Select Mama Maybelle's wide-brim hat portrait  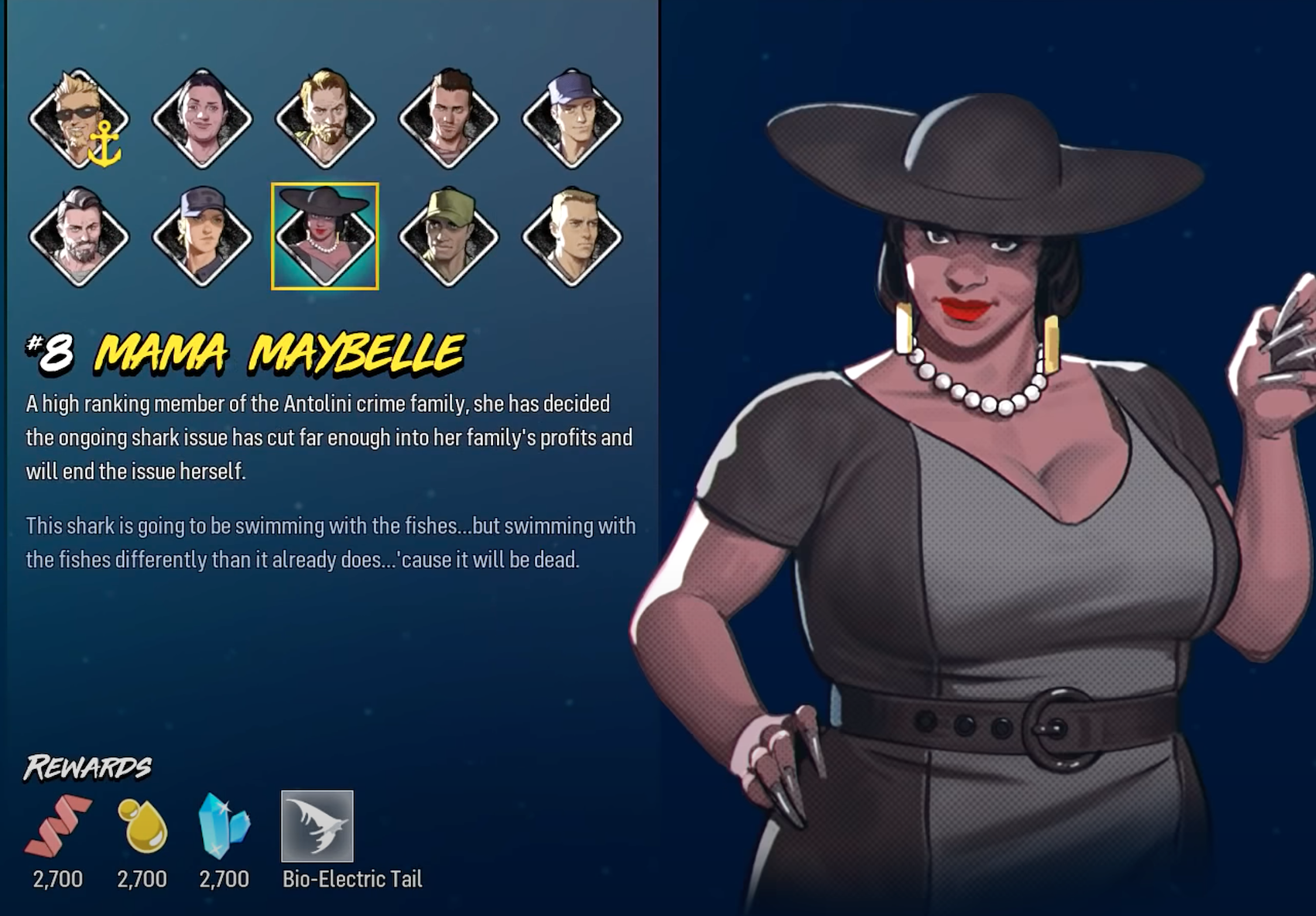325,236
